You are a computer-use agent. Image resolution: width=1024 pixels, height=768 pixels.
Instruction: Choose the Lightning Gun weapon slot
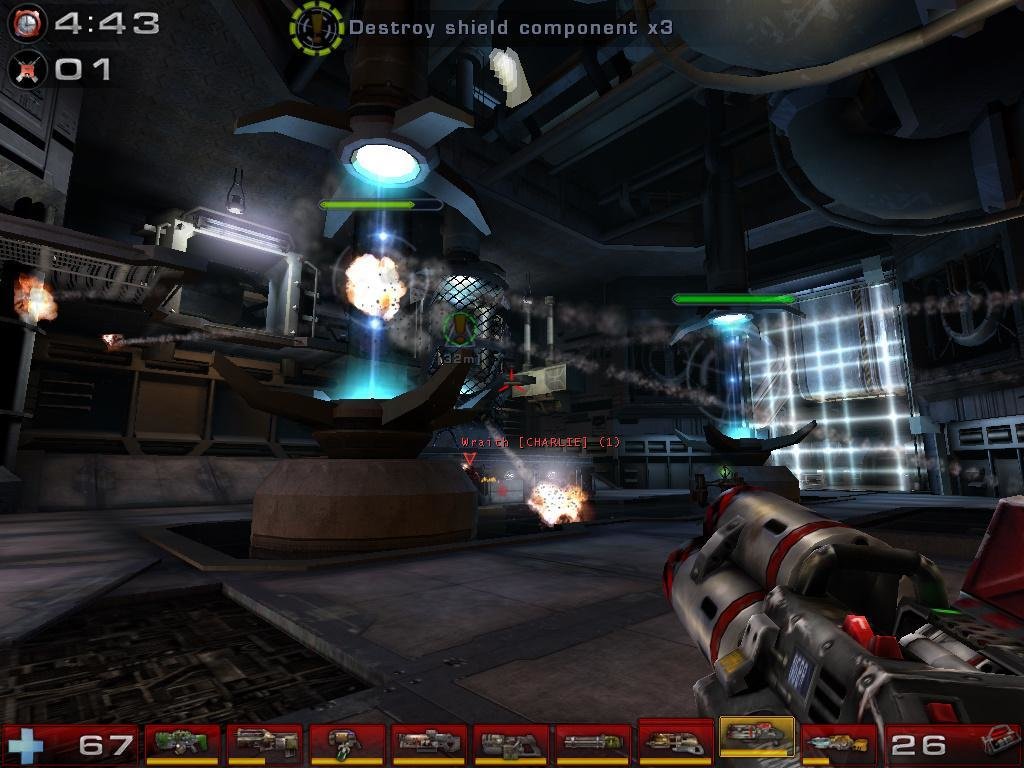pyautogui.click(x=839, y=744)
